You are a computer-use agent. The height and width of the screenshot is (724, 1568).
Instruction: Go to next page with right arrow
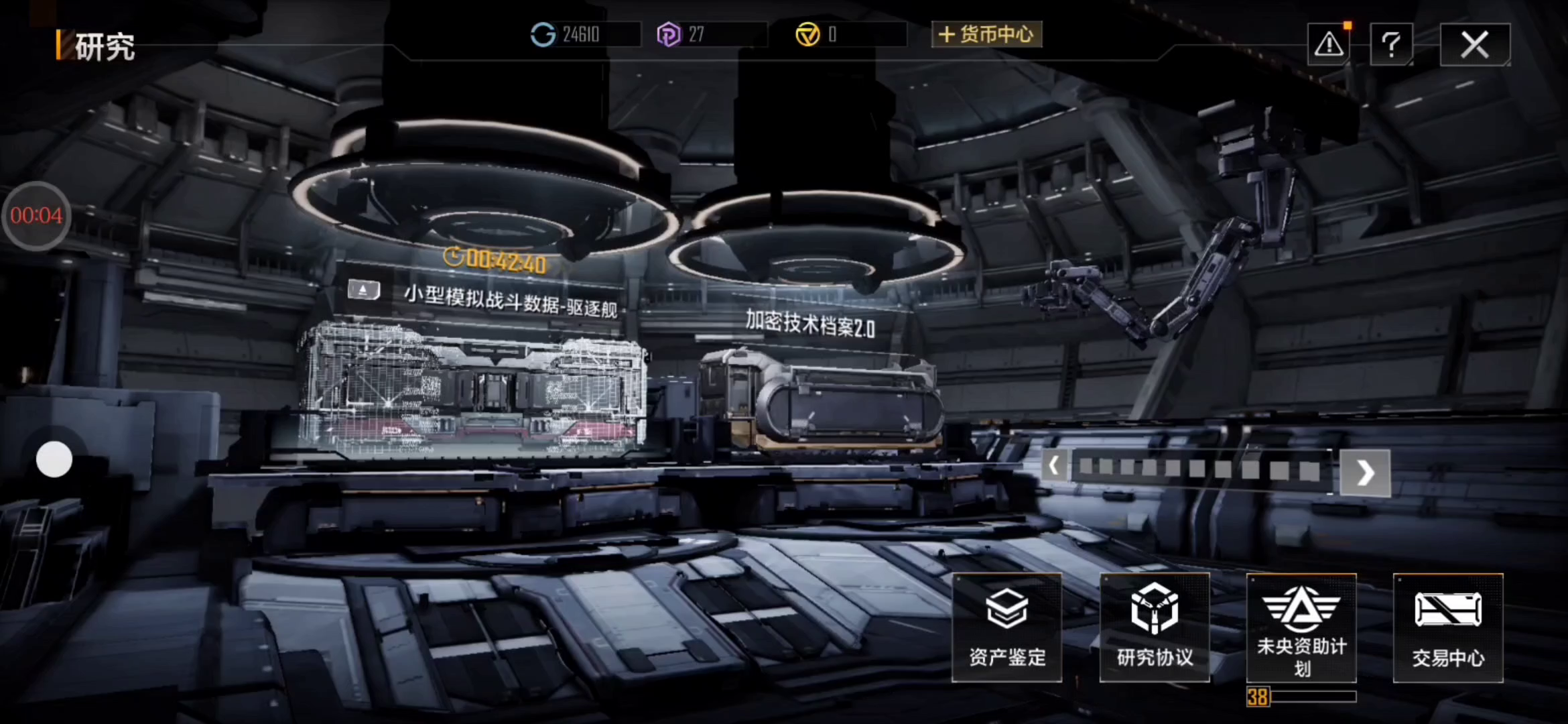click(1365, 473)
